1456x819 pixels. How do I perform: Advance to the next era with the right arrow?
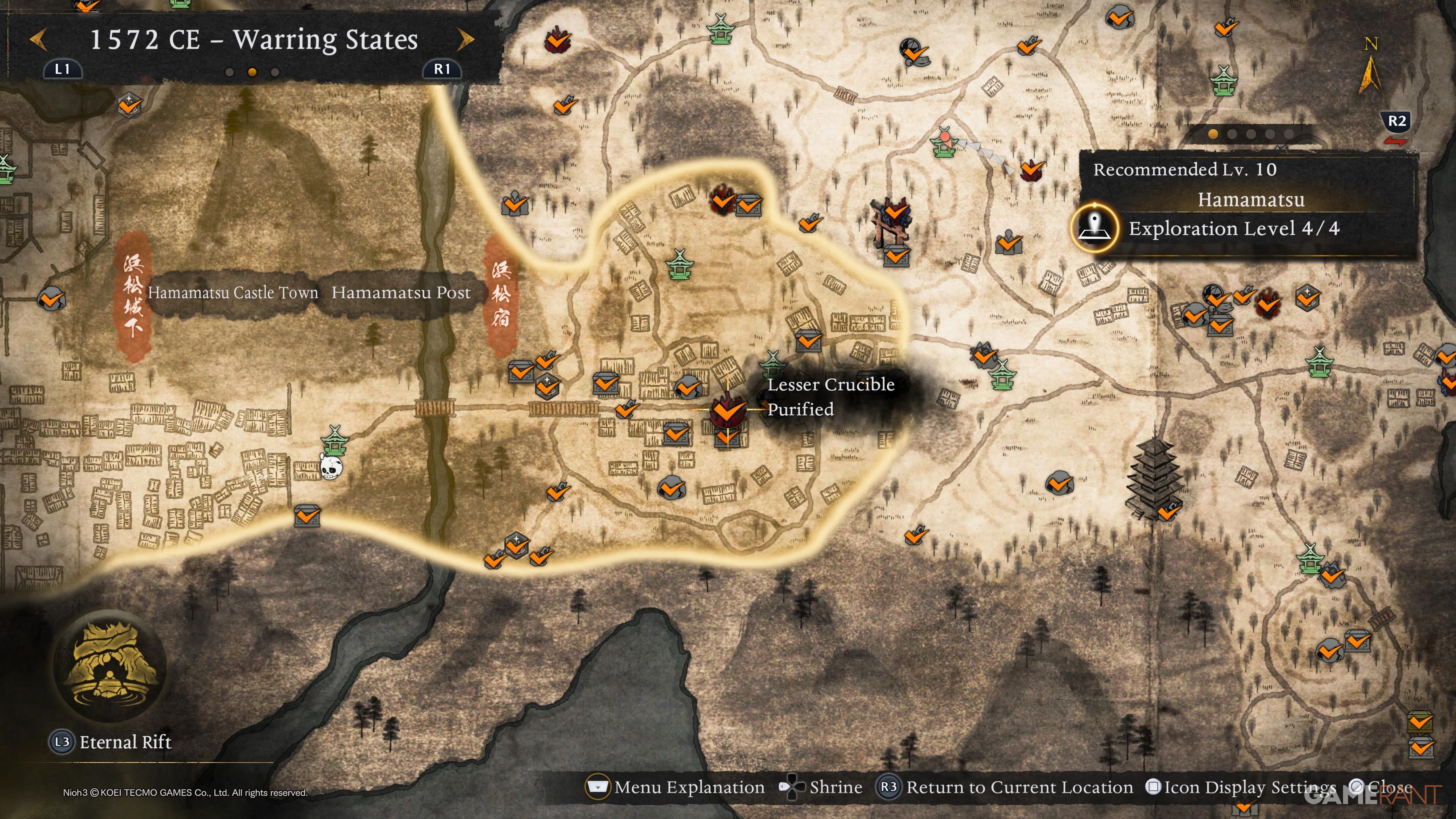click(x=465, y=39)
